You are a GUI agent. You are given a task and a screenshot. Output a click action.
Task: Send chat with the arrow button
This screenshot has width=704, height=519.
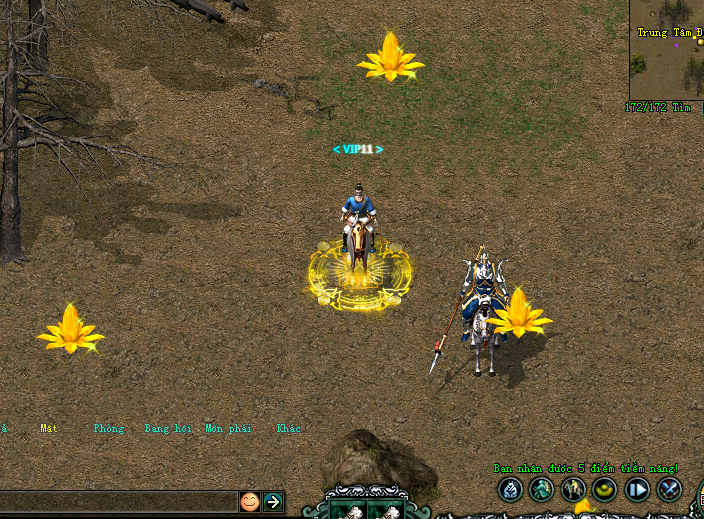coord(273,501)
